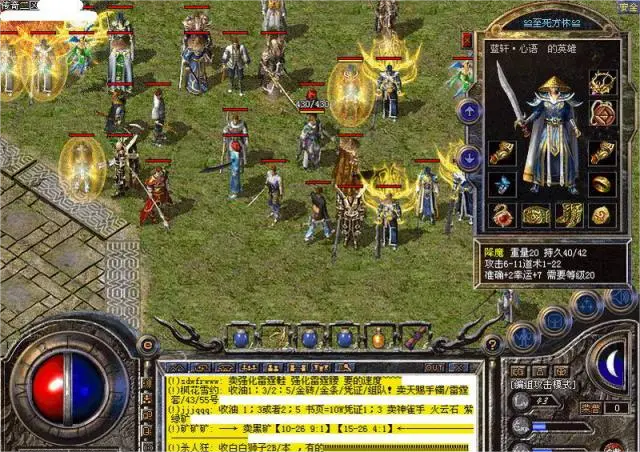Use the yellow potion in the belt bar

pos(378,338)
